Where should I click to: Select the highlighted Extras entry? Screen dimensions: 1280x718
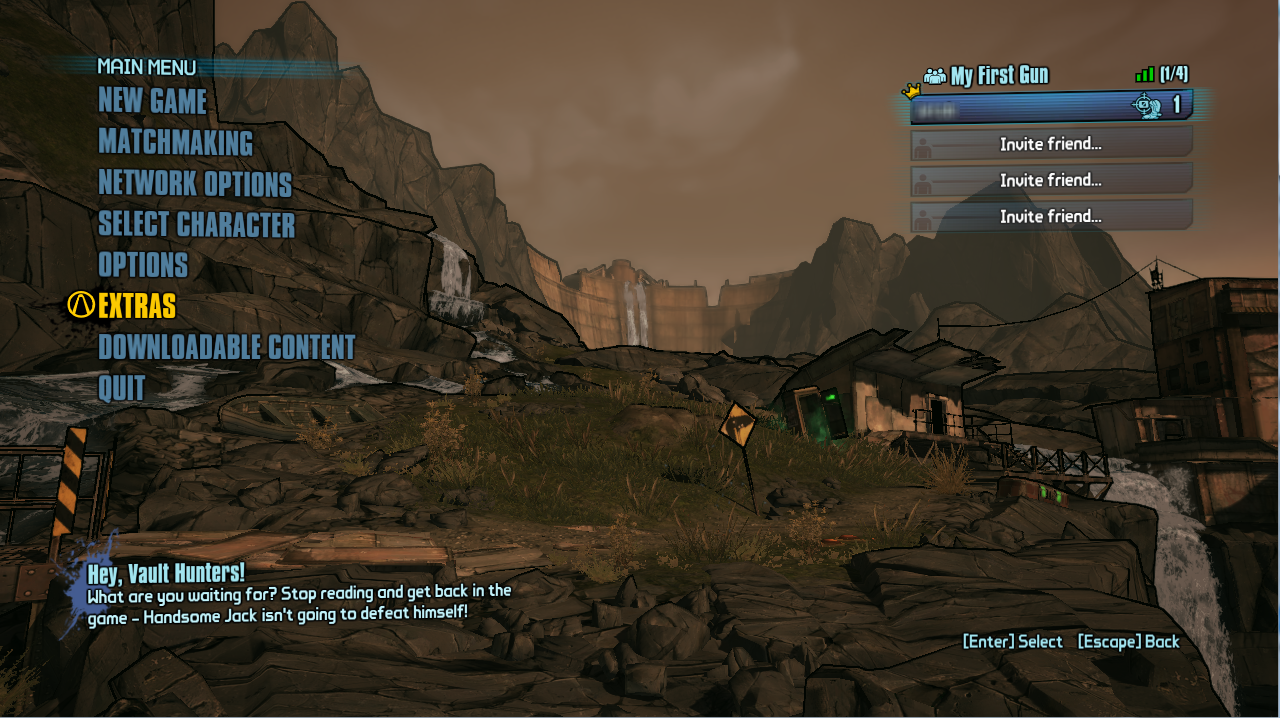click(137, 306)
